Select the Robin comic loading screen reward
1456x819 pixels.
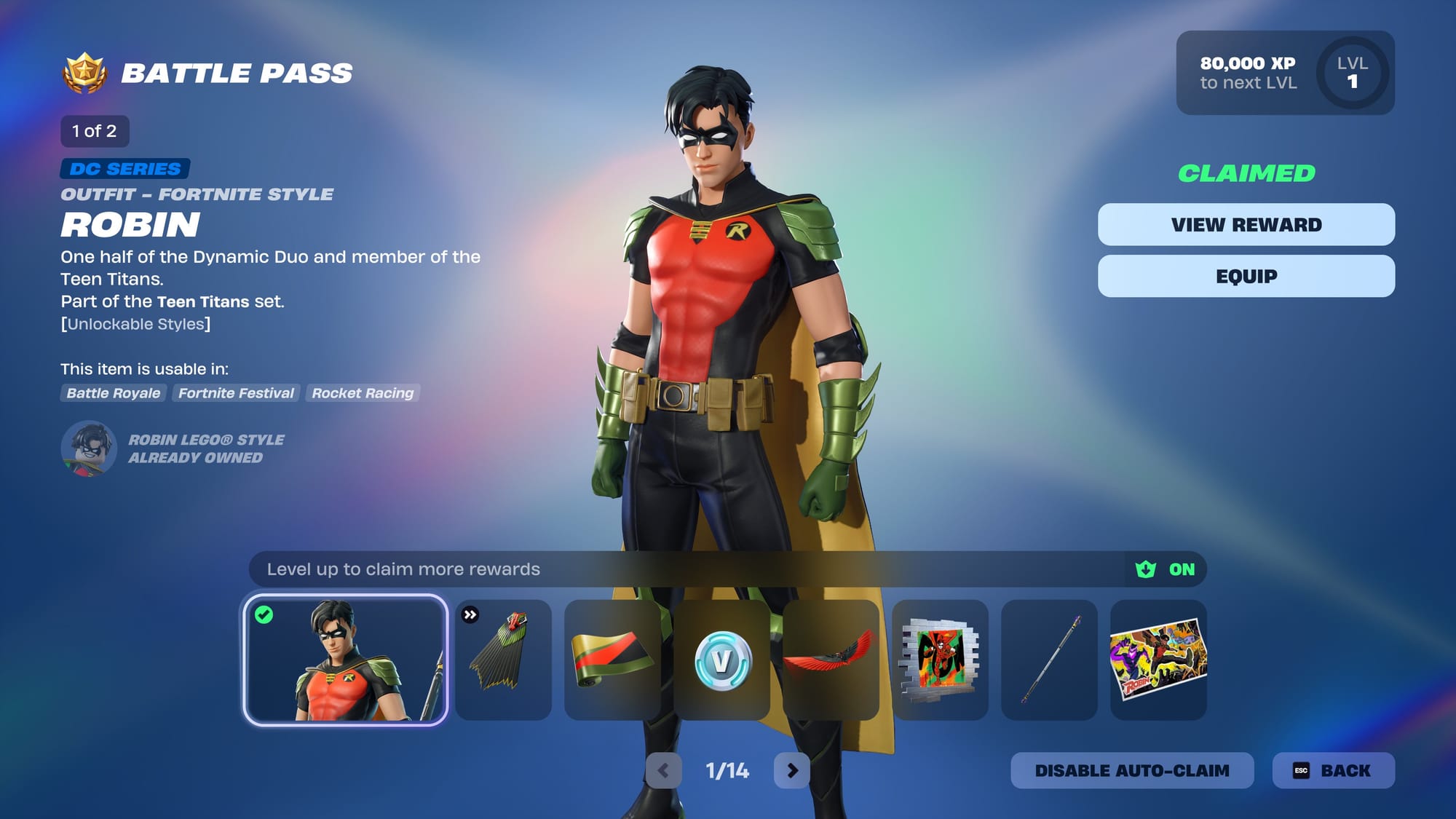(x=1158, y=660)
